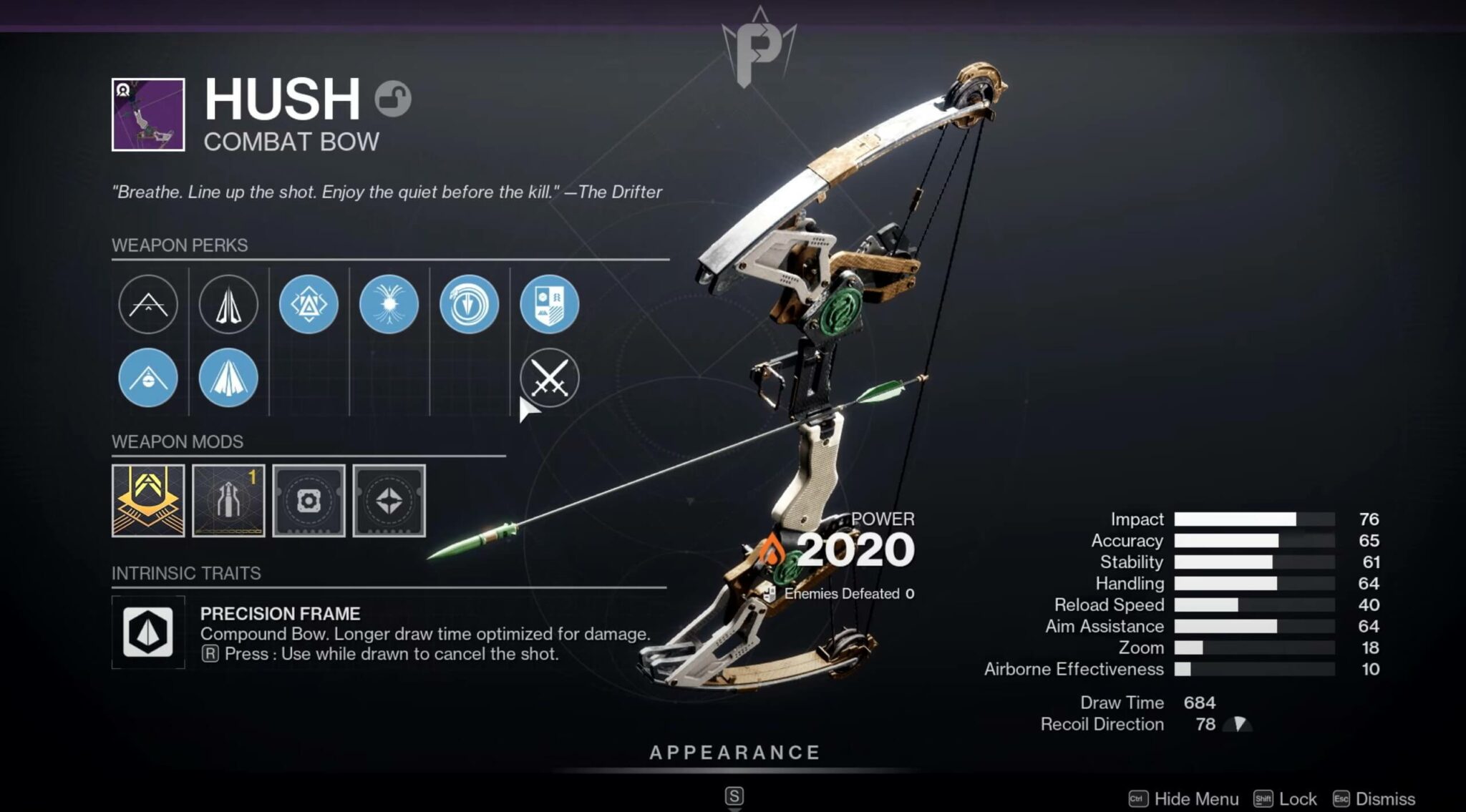Select the top-left bow sight perk
The height and width of the screenshot is (812, 1466).
(x=148, y=303)
